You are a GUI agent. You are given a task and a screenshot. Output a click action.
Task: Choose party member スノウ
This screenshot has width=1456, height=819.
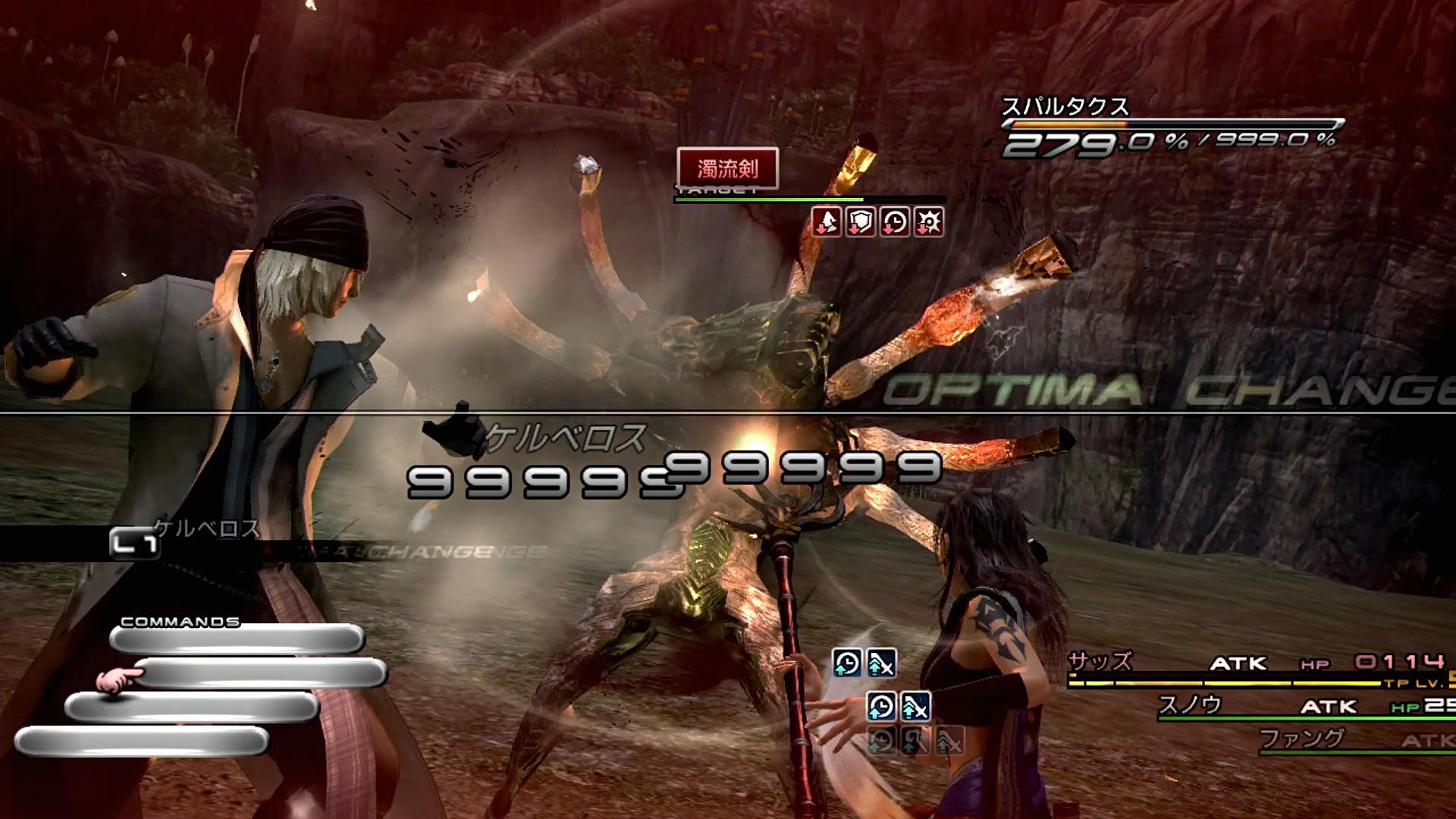(x=1190, y=705)
